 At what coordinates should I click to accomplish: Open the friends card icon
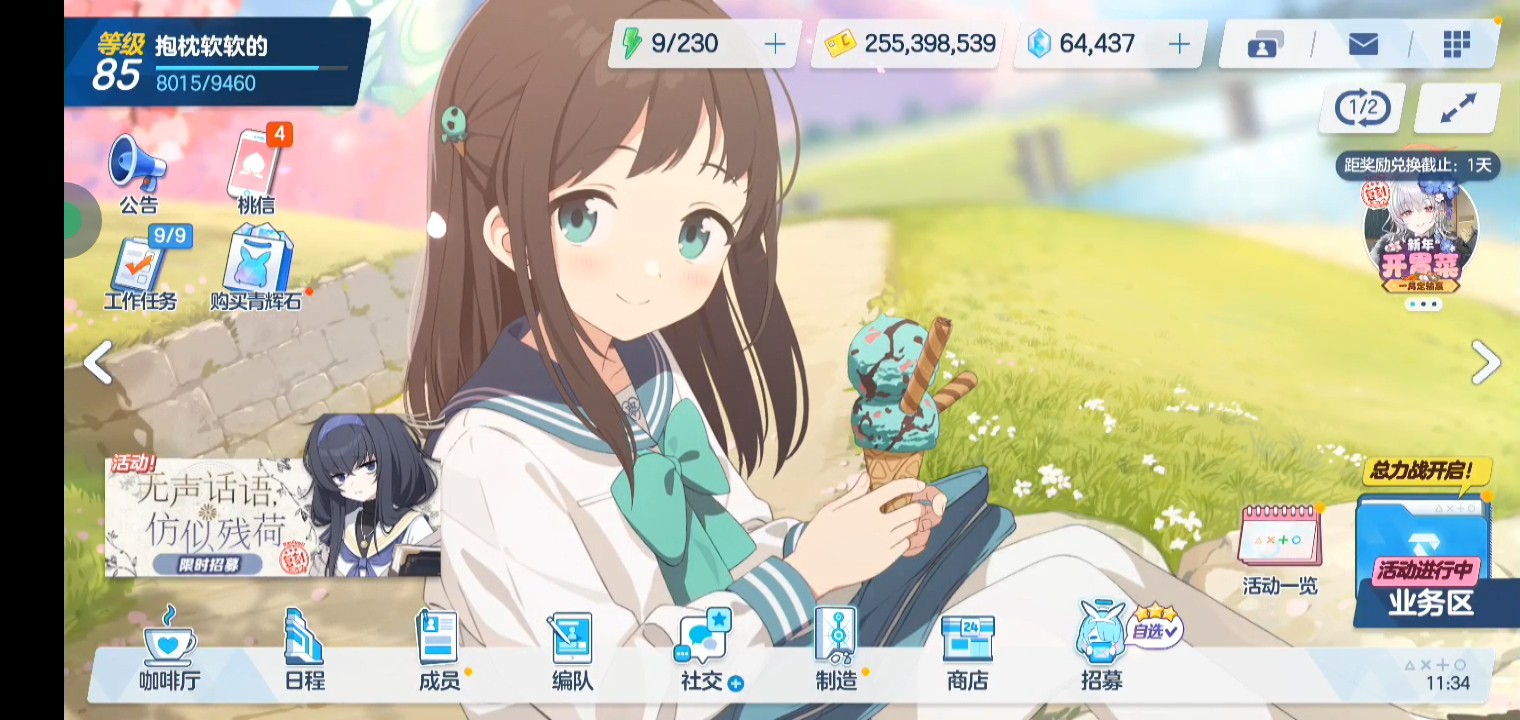point(1265,45)
